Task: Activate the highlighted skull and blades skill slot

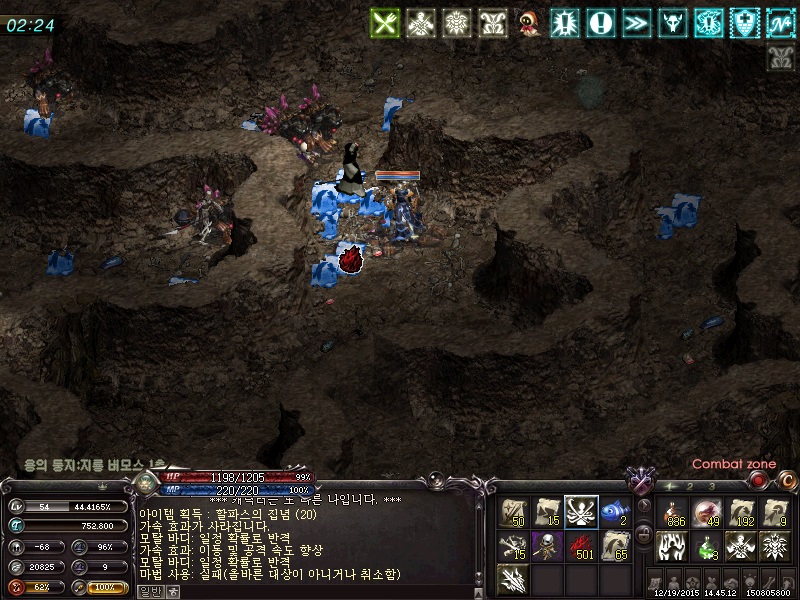Action: (581, 511)
